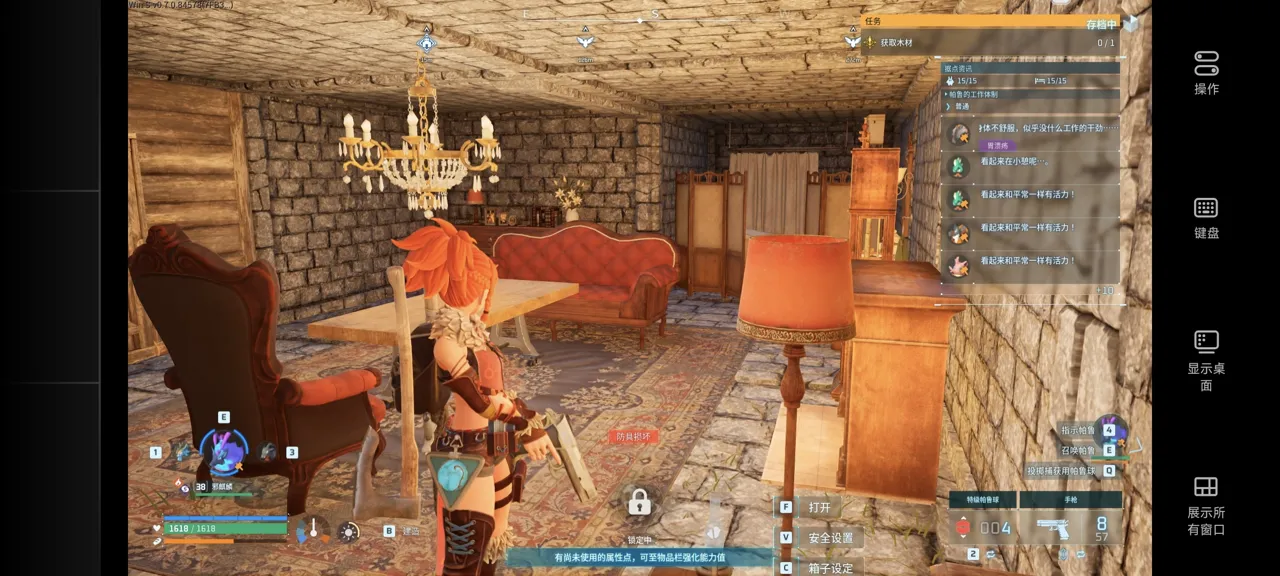
Task: Switch to the party pal beside slot 3
Action: tap(268, 452)
